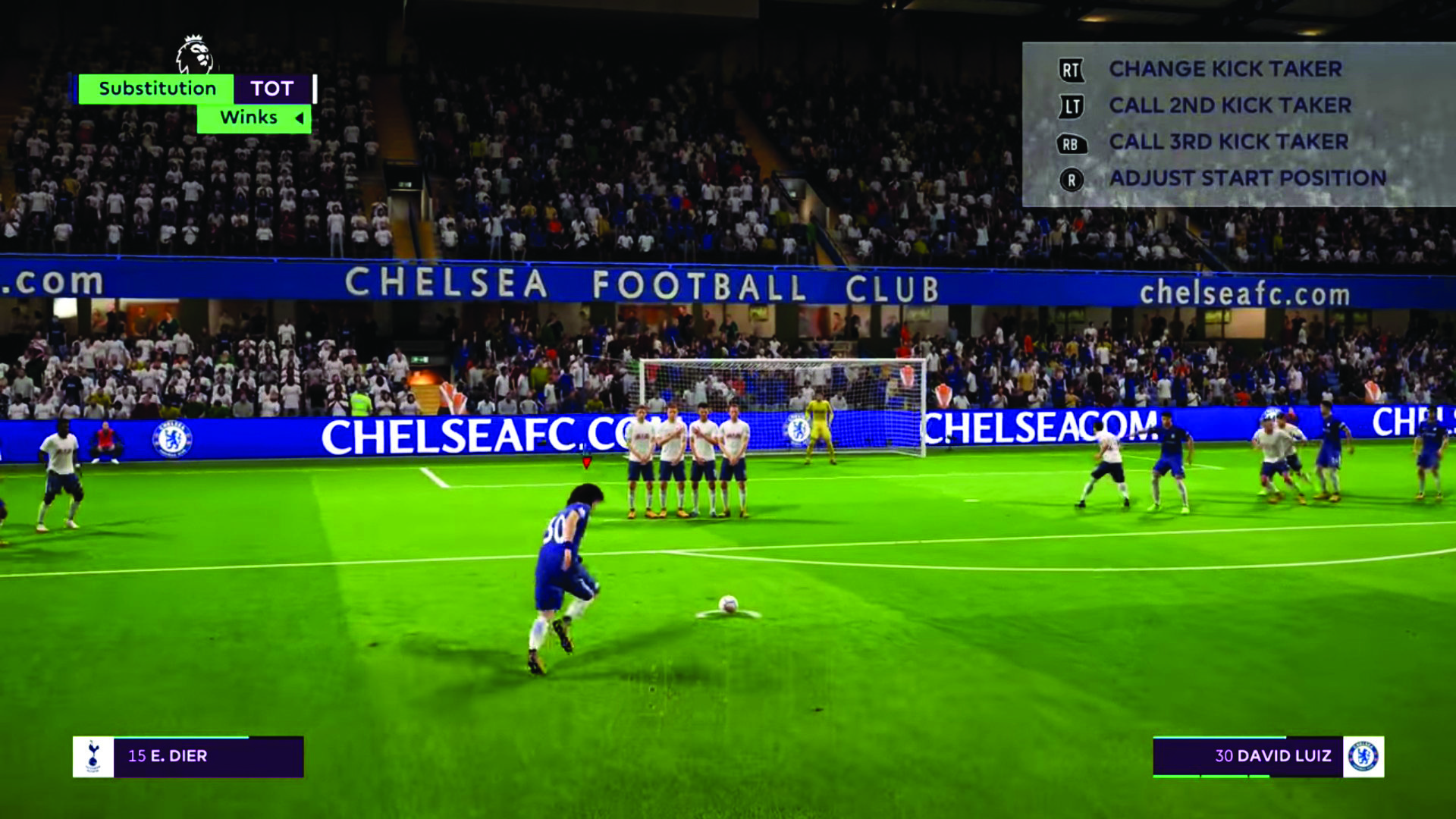Open the Change Kick Taker option
The width and height of the screenshot is (1456, 819).
point(1225,69)
